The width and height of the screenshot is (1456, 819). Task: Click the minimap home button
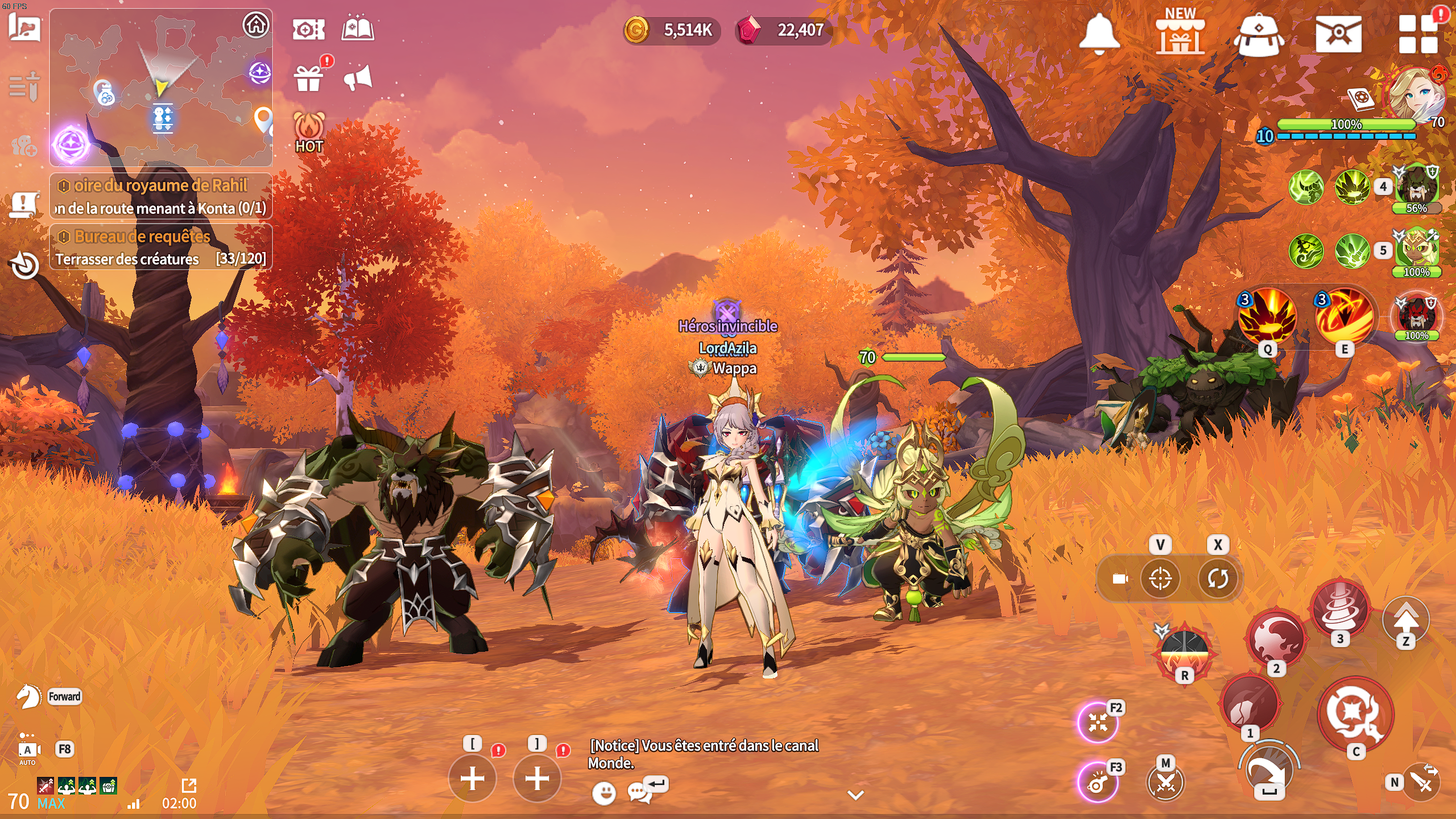pos(256,25)
